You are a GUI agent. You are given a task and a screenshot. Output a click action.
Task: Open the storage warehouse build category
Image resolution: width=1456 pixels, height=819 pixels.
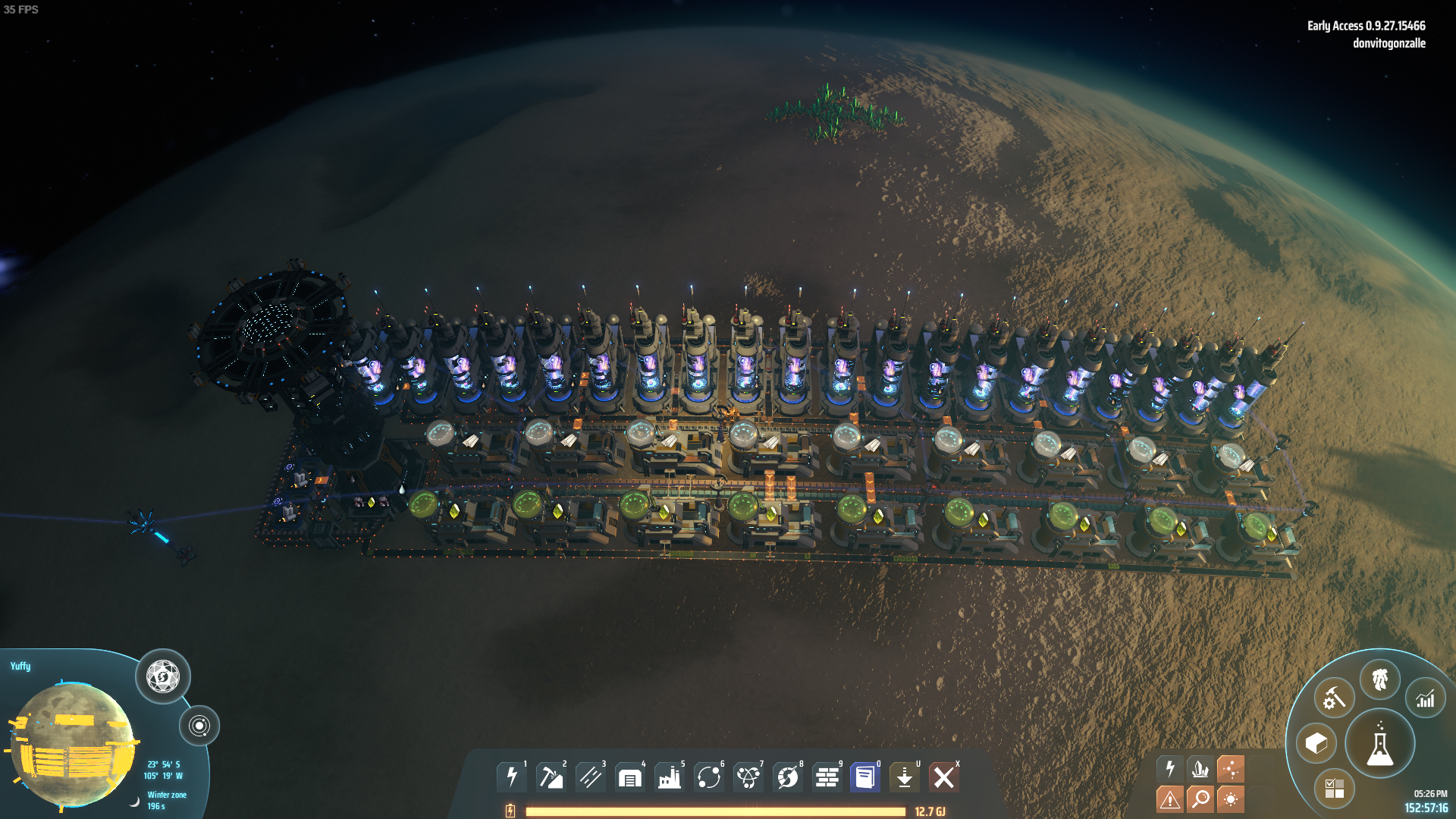(x=629, y=777)
